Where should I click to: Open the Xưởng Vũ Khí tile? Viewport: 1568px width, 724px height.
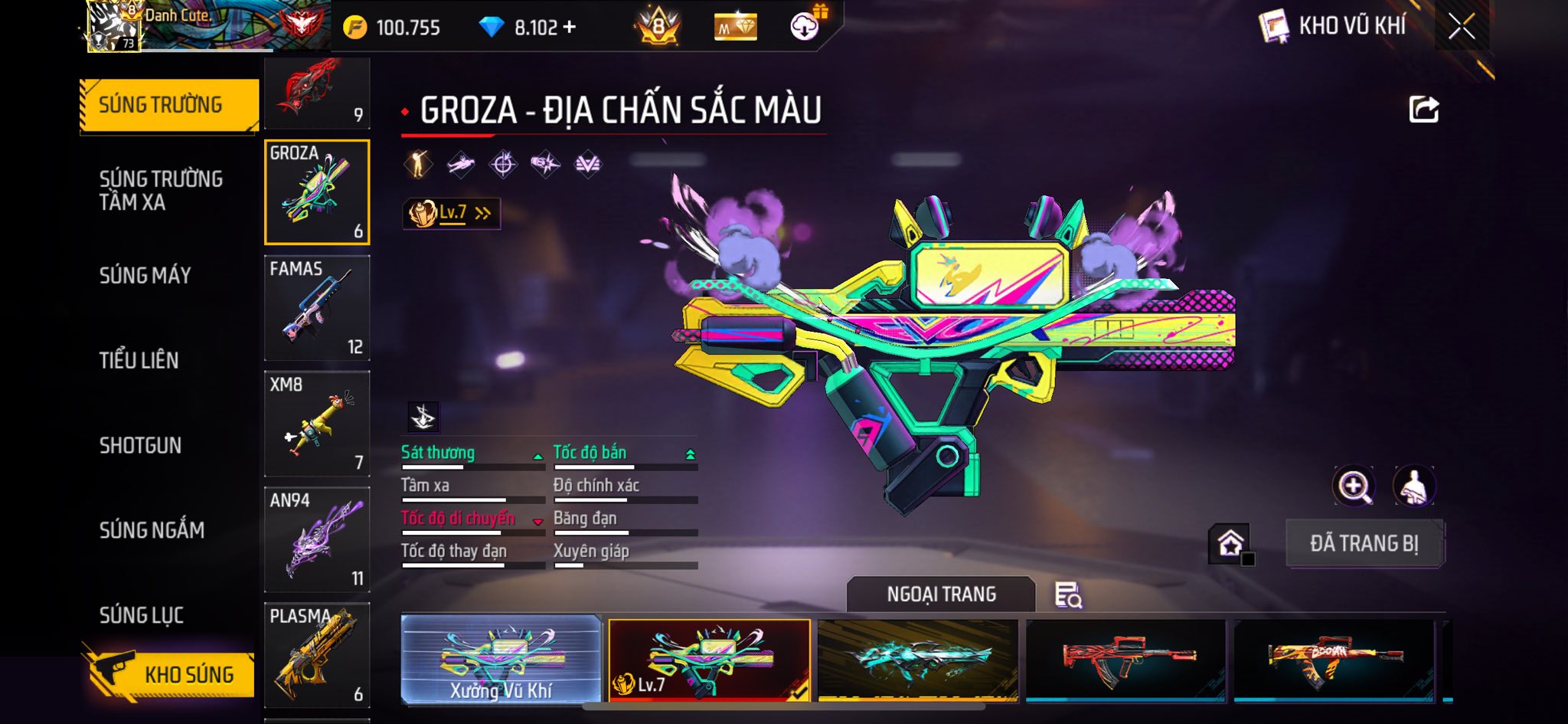501,660
